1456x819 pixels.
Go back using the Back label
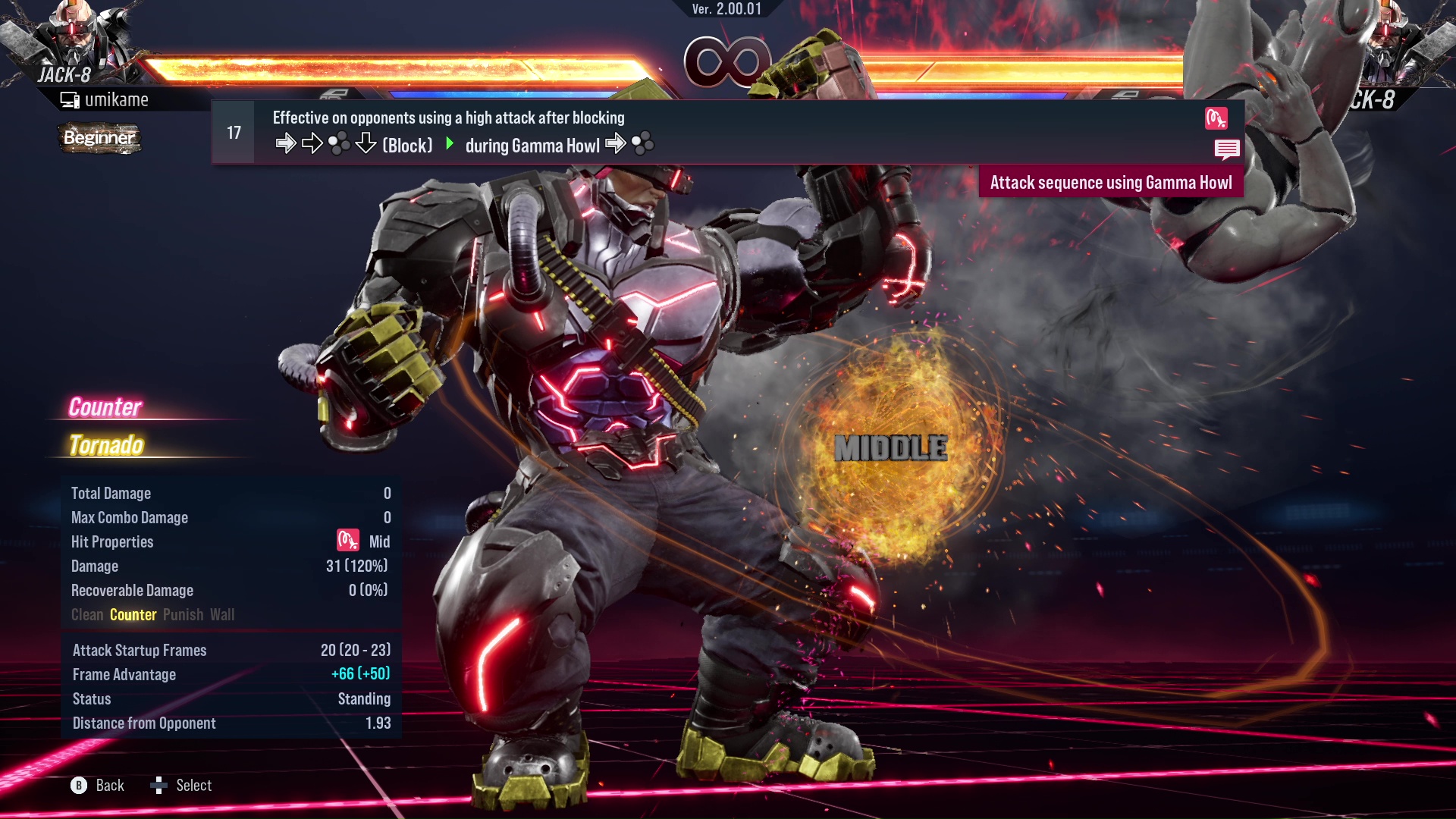coord(109,786)
